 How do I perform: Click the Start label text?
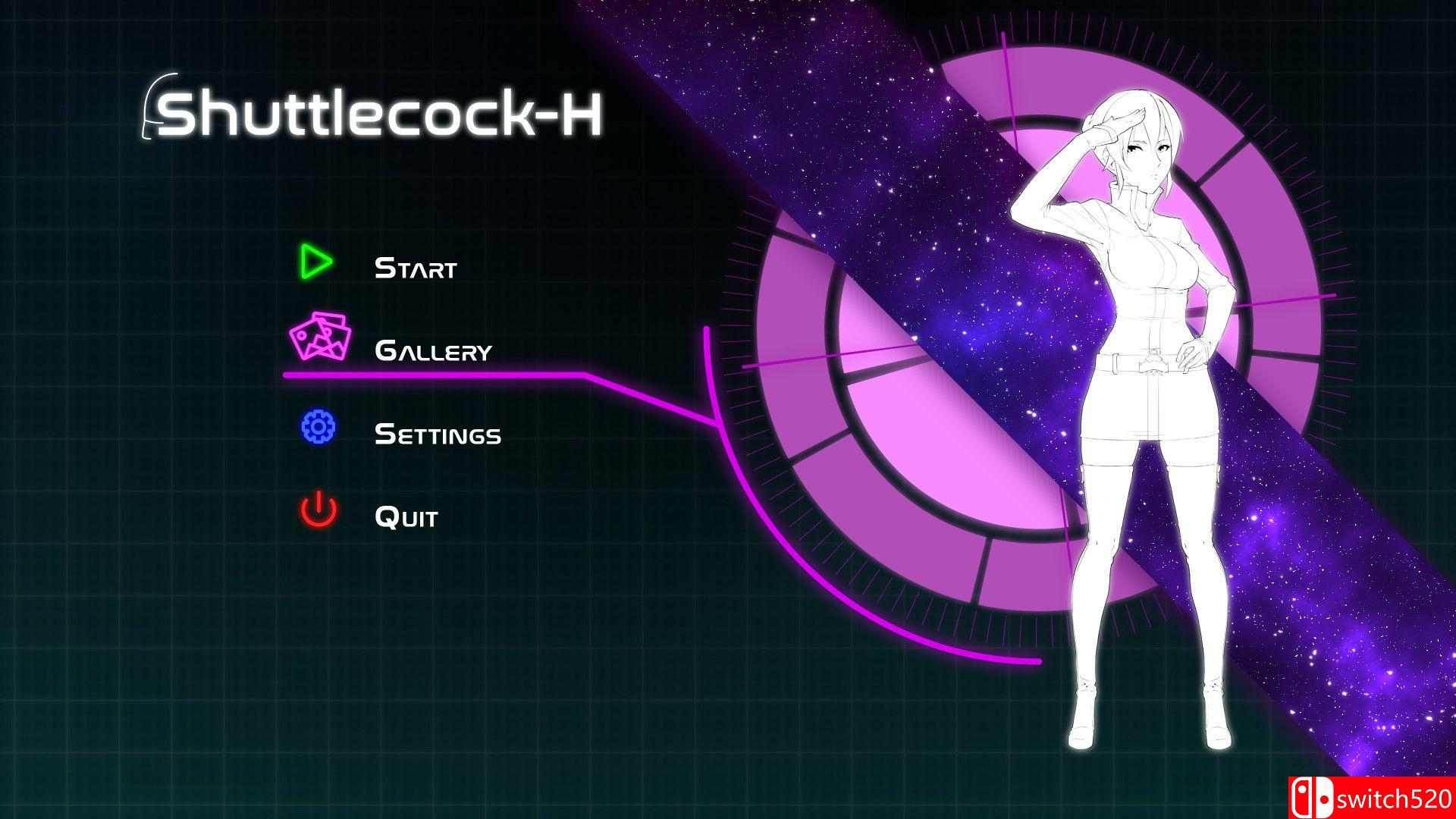[416, 265]
